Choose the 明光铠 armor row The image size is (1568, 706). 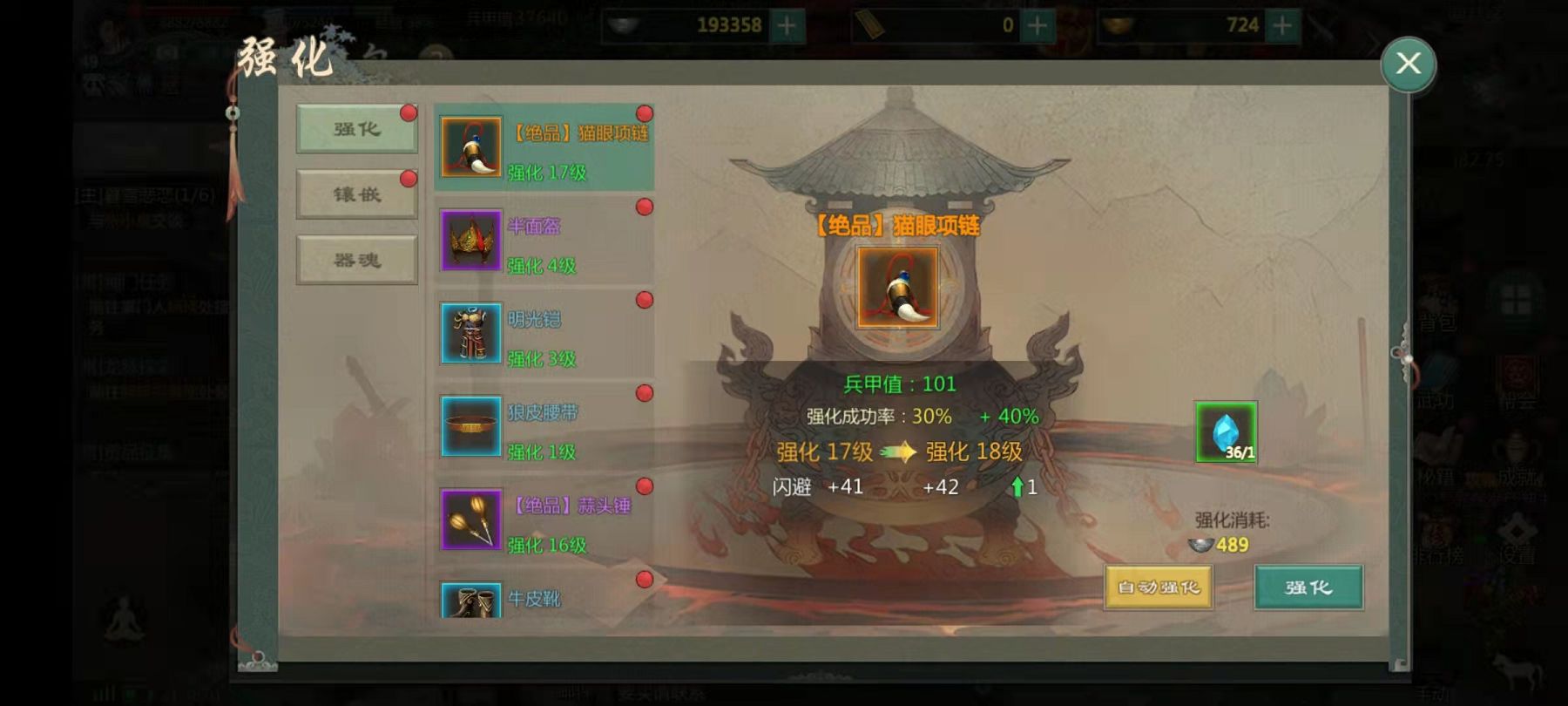pos(544,335)
